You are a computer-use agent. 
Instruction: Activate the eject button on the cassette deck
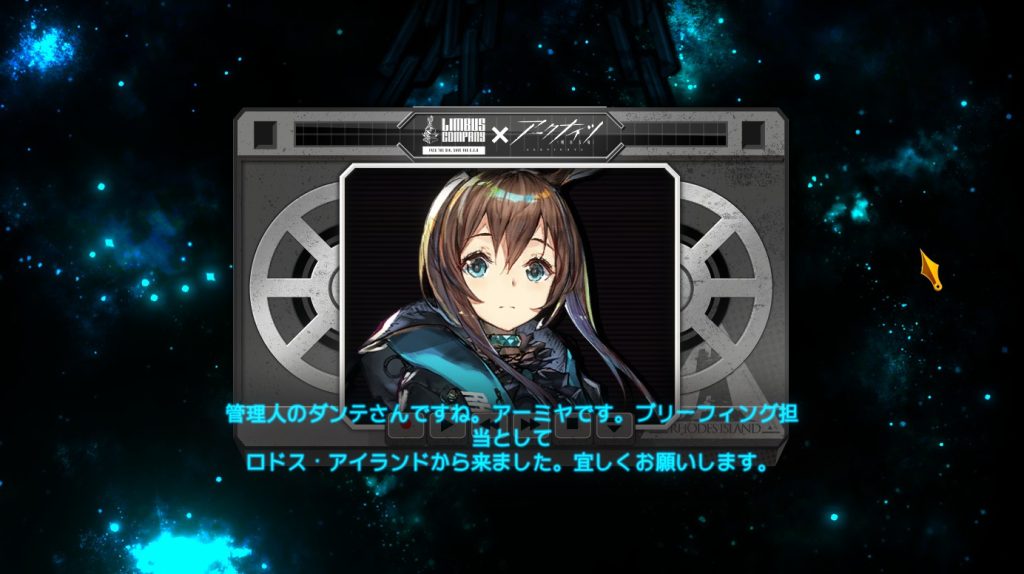pos(612,426)
